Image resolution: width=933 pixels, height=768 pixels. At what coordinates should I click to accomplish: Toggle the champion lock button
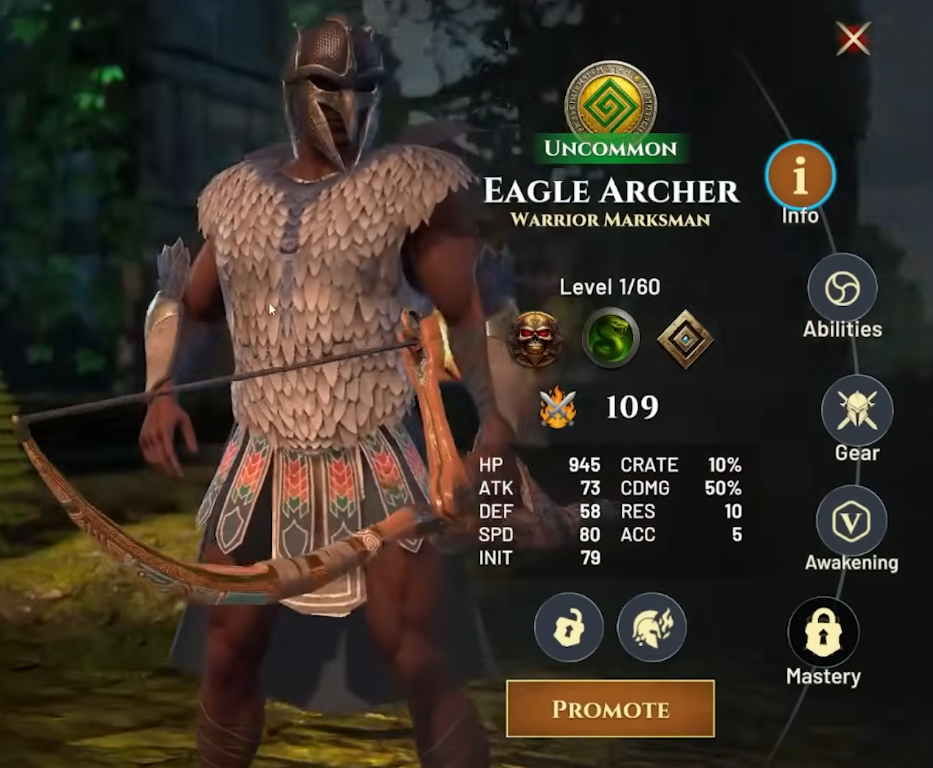click(568, 627)
